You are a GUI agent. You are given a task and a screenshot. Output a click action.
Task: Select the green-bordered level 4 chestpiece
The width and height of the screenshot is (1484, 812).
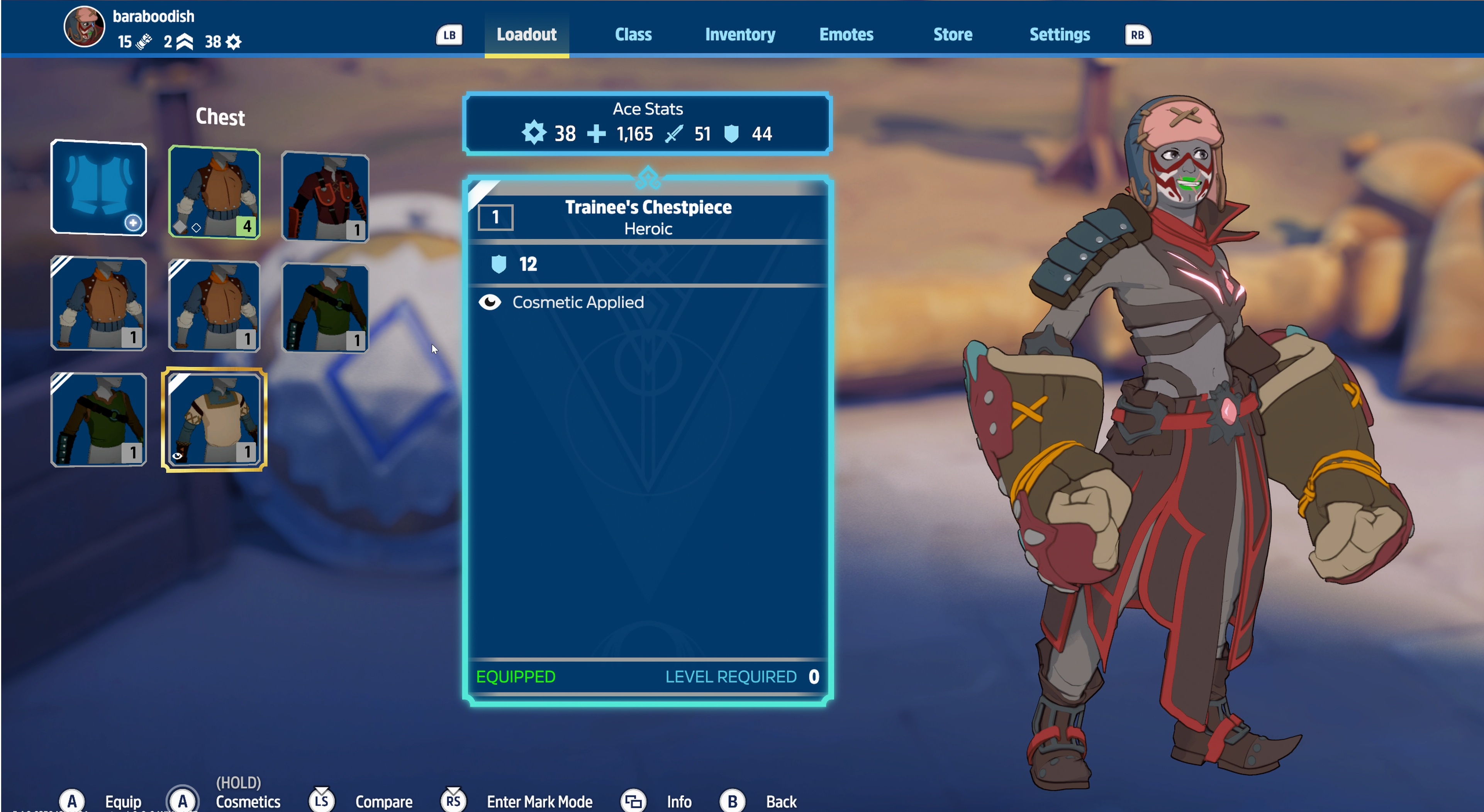tap(214, 192)
